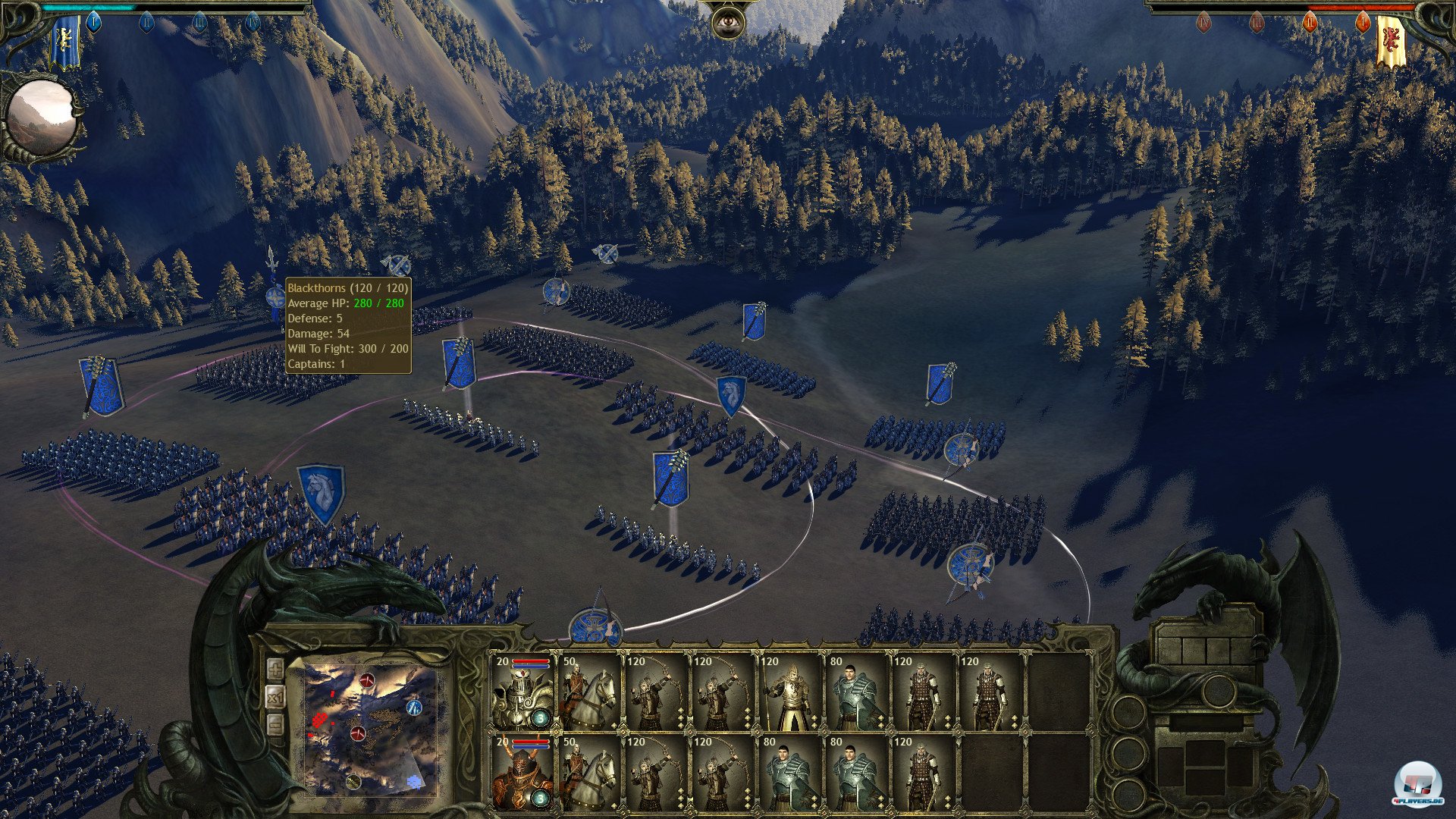Select the mounted knight card showing 50 riders

point(588,694)
